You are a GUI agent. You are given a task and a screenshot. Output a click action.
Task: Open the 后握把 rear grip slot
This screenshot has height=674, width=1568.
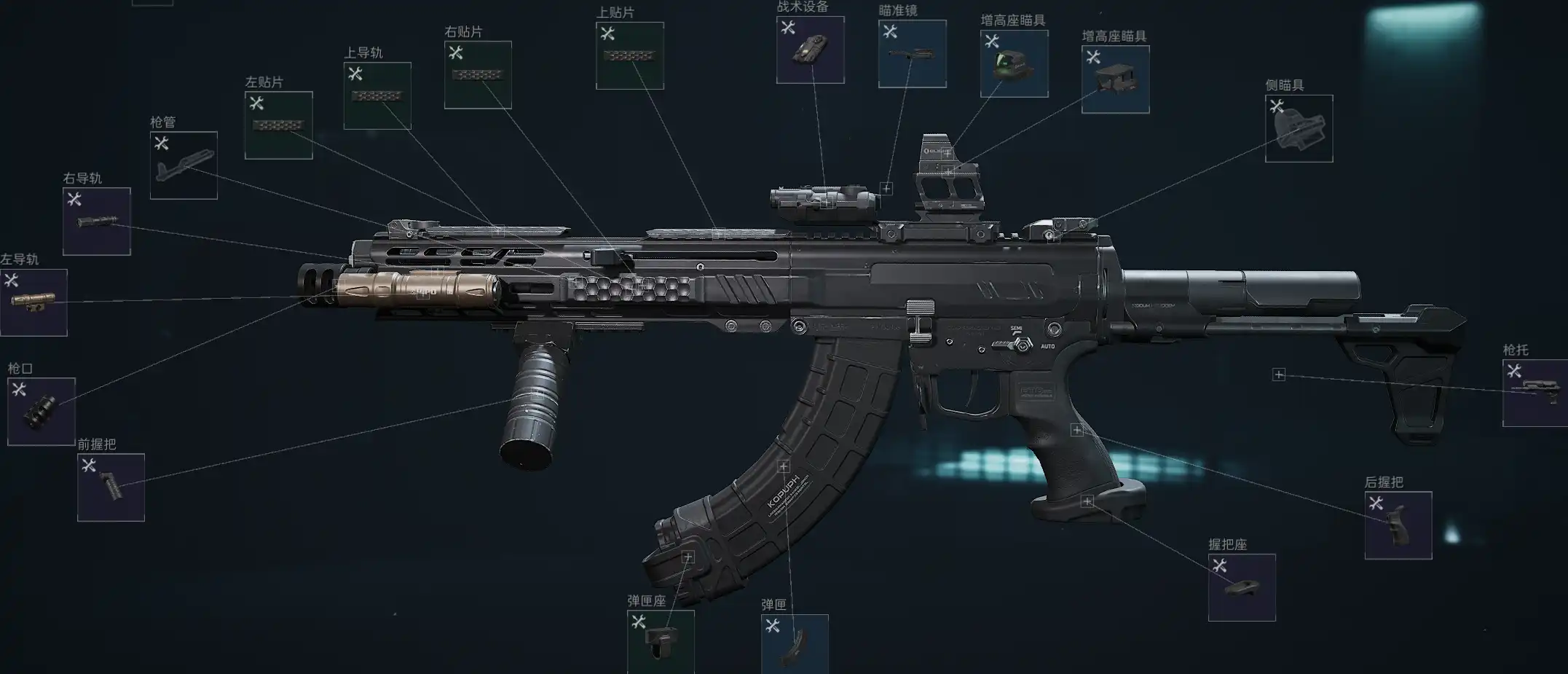[x=1398, y=525]
